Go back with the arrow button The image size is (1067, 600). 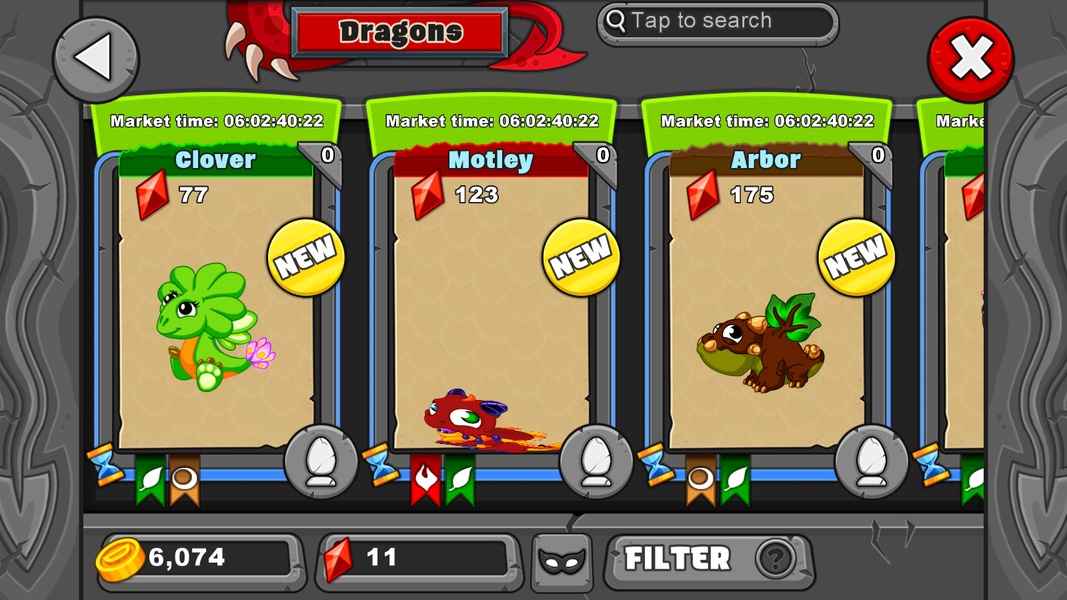point(96,59)
